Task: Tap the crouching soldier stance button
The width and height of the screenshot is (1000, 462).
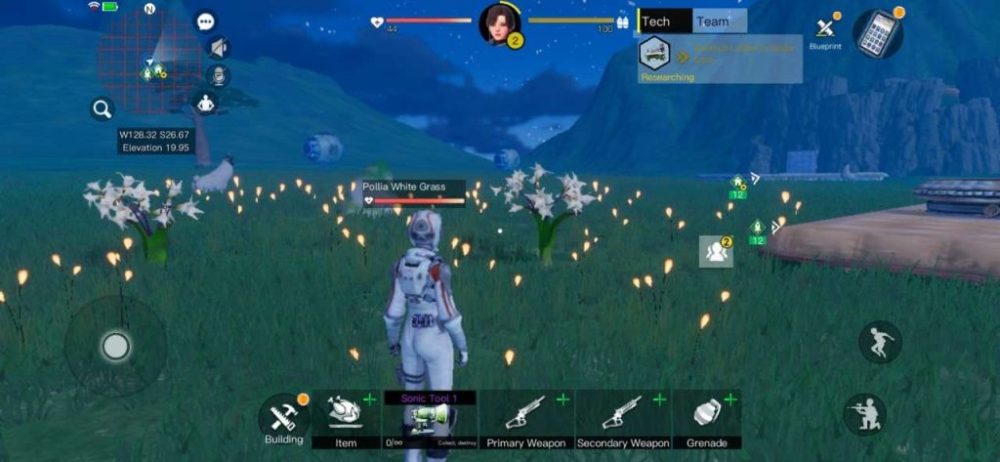Action: [865, 414]
